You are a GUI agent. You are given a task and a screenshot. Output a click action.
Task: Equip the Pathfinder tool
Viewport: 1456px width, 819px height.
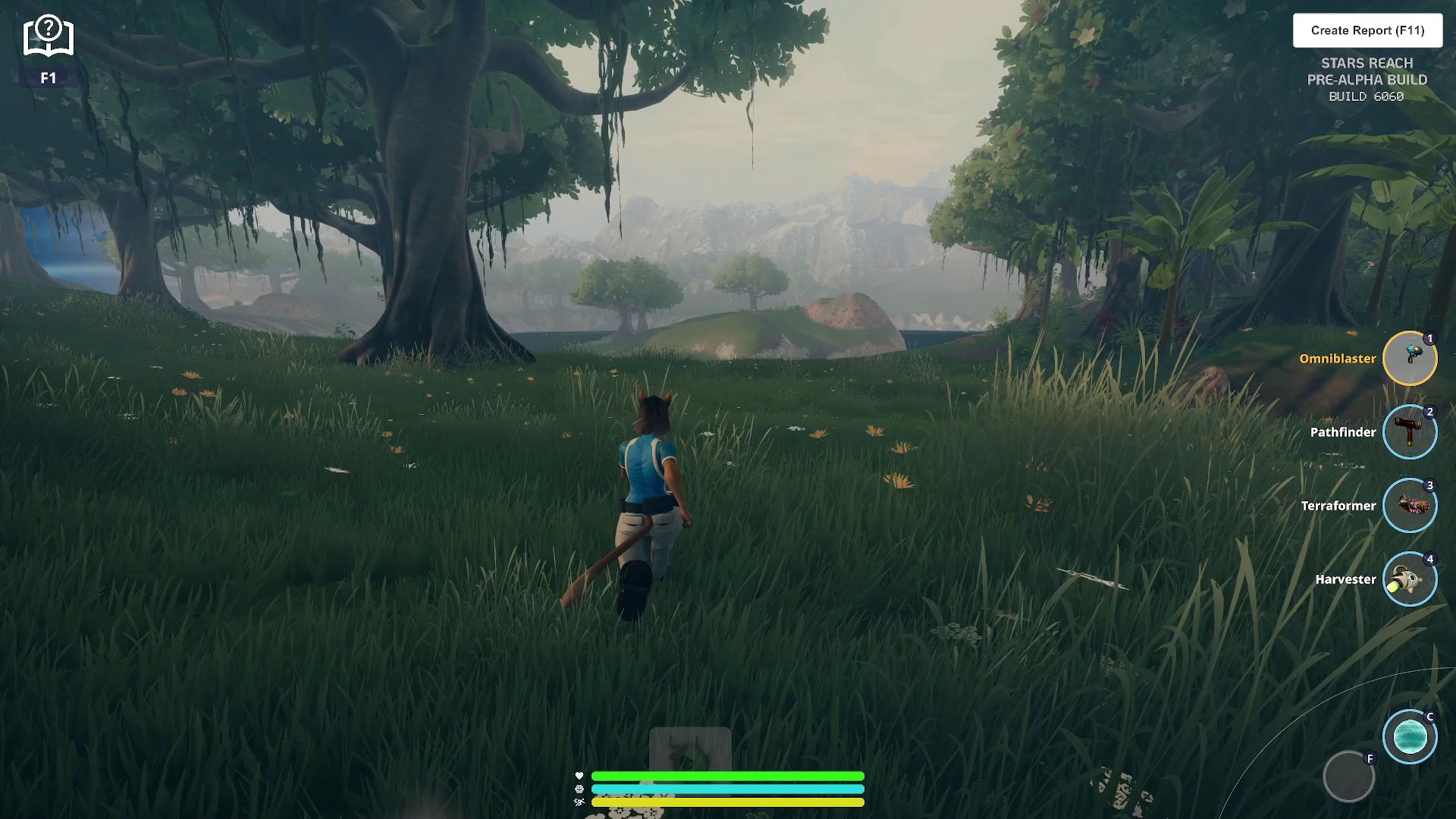[1410, 432]
